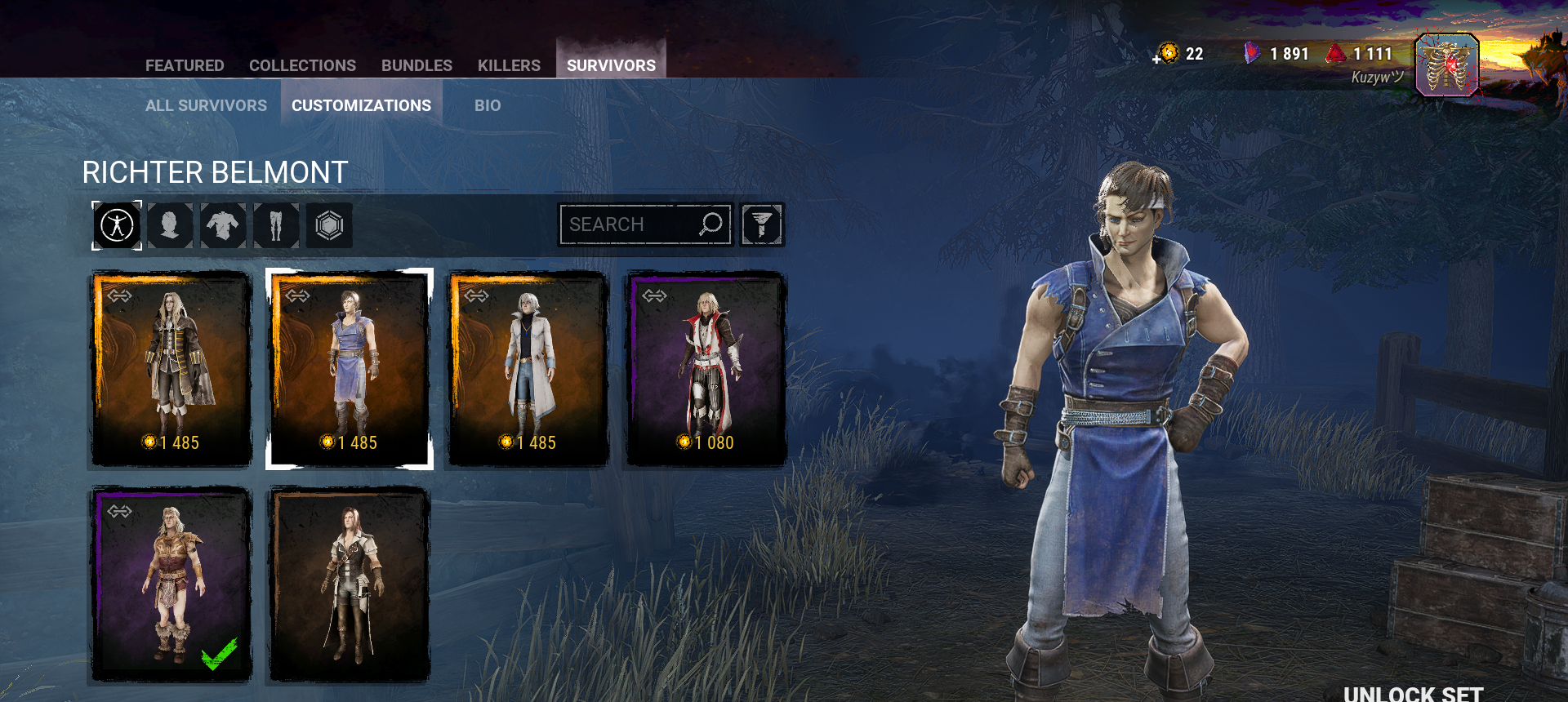The height and width of the screenshot is (702, 1568).
Task: Filter by legs cosmetics
Action: pyautogui.click(x=276, y=225)
